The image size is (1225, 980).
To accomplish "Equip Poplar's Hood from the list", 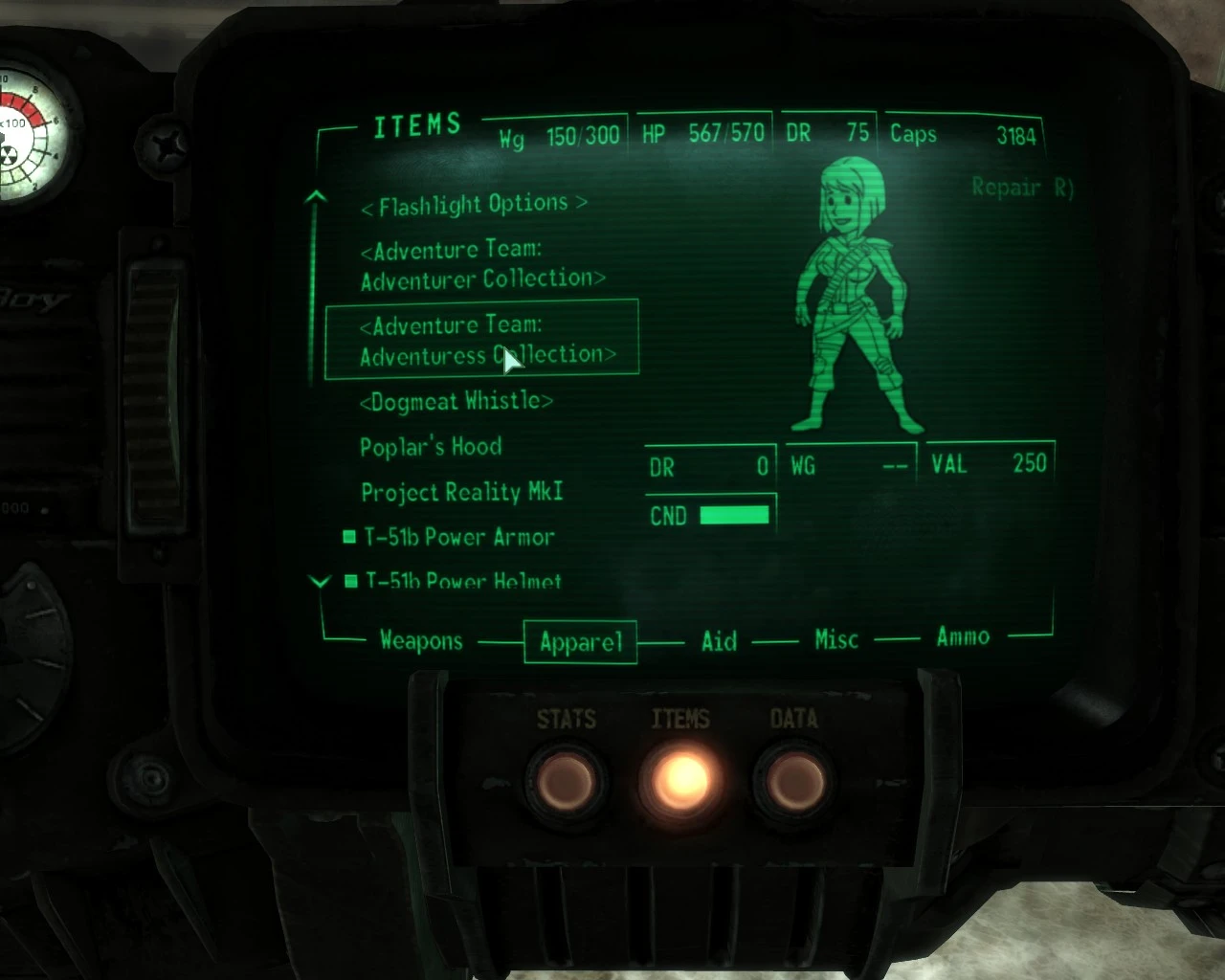I will coord(431,447).
